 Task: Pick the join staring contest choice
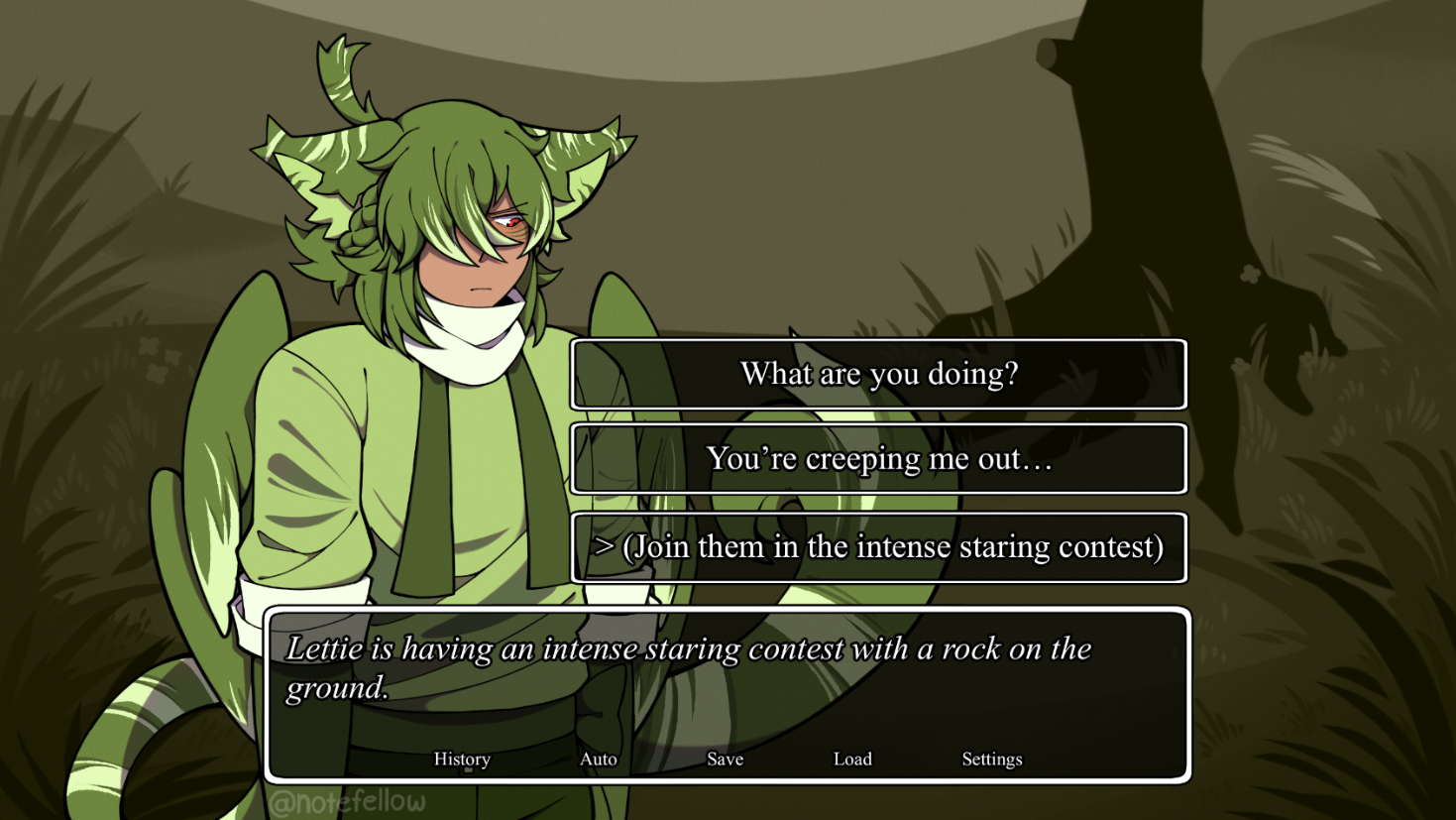(x=878, y=547)
